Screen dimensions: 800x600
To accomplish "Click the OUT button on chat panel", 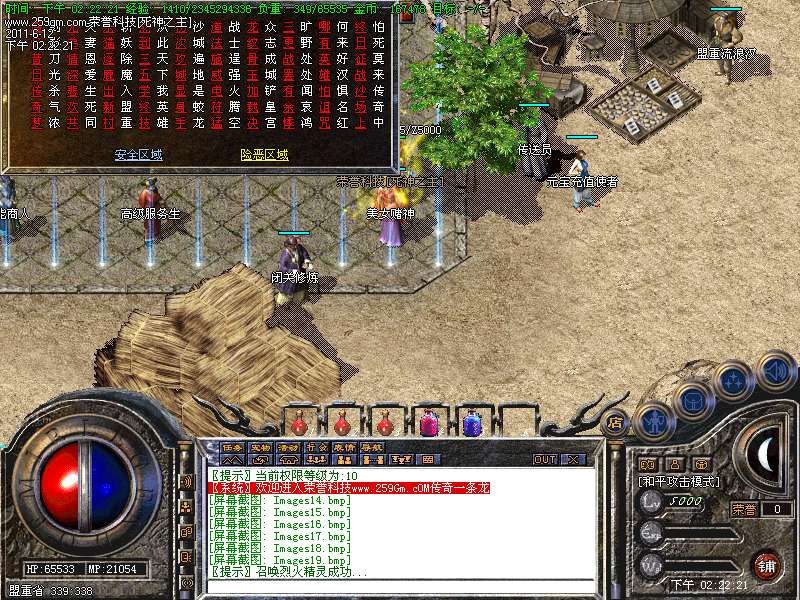I will pos(545,460).
